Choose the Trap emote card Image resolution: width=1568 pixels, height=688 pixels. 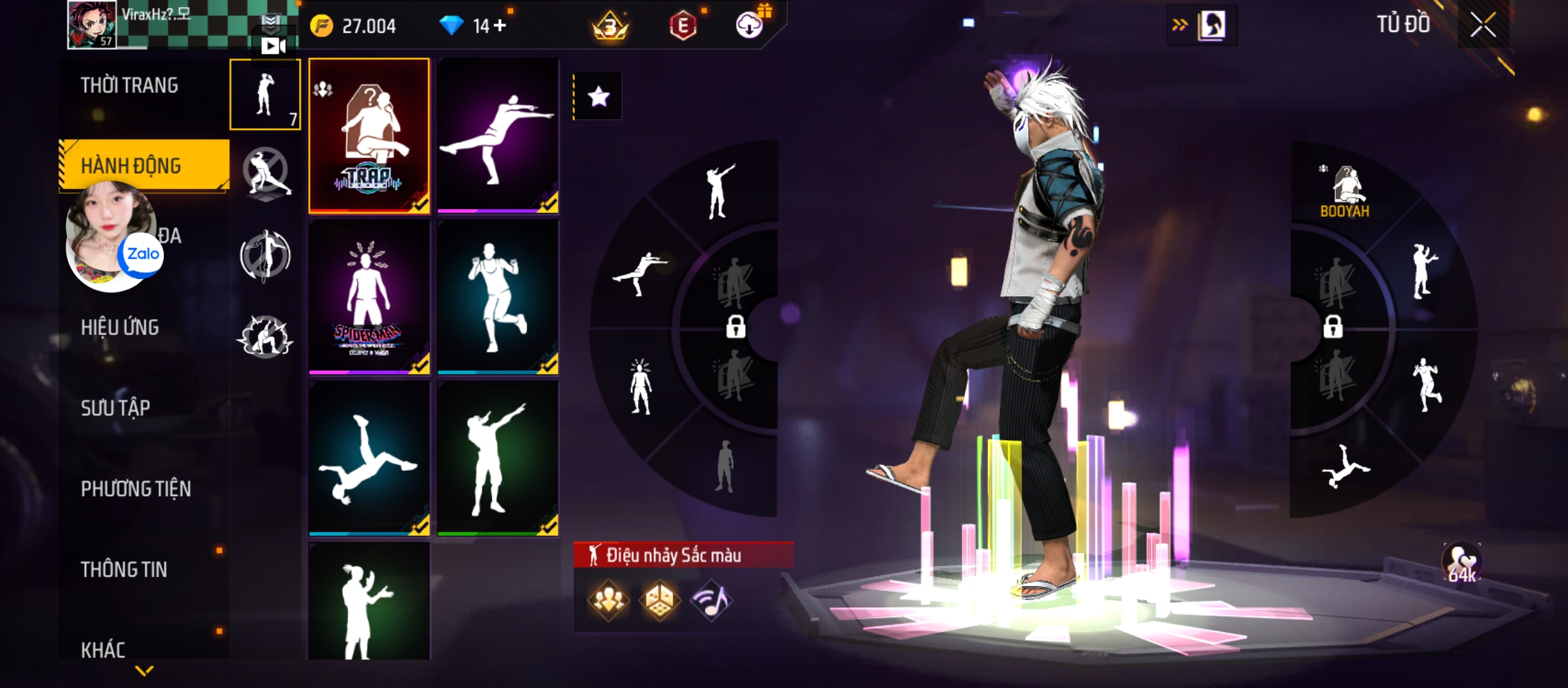click(x=369, y=135)
